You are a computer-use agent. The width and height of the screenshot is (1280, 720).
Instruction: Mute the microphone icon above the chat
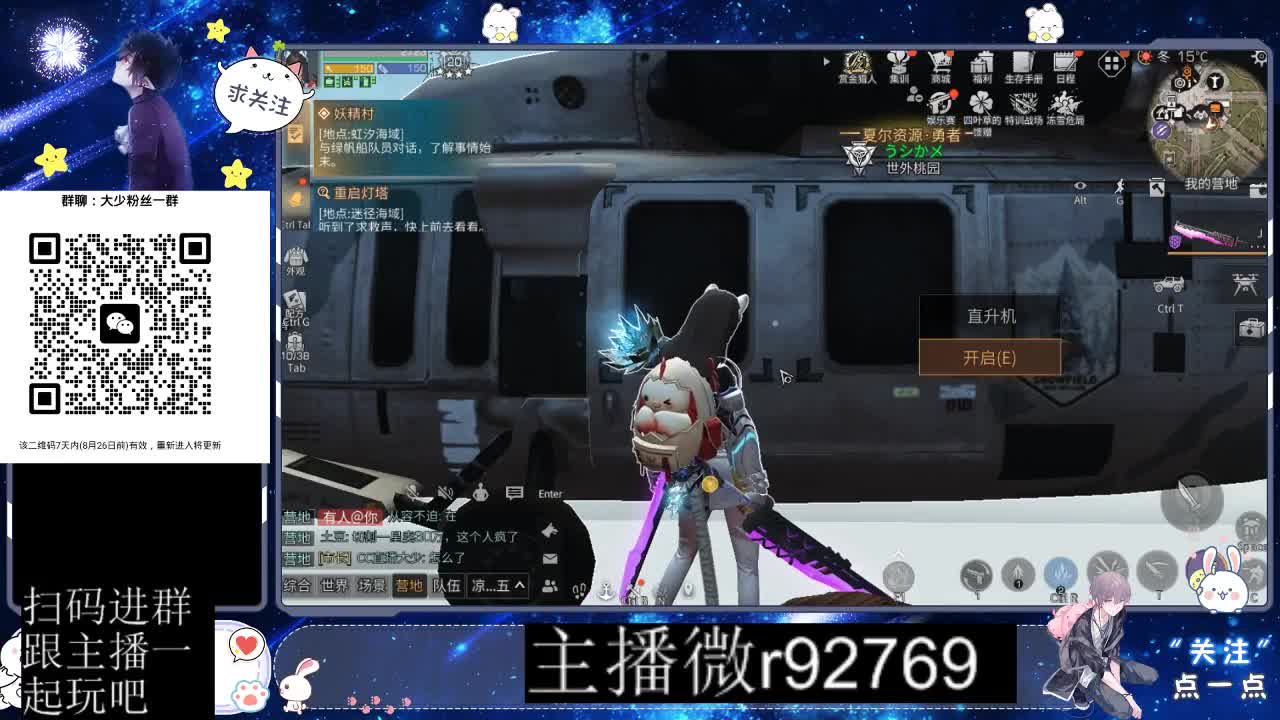point(412,490)
